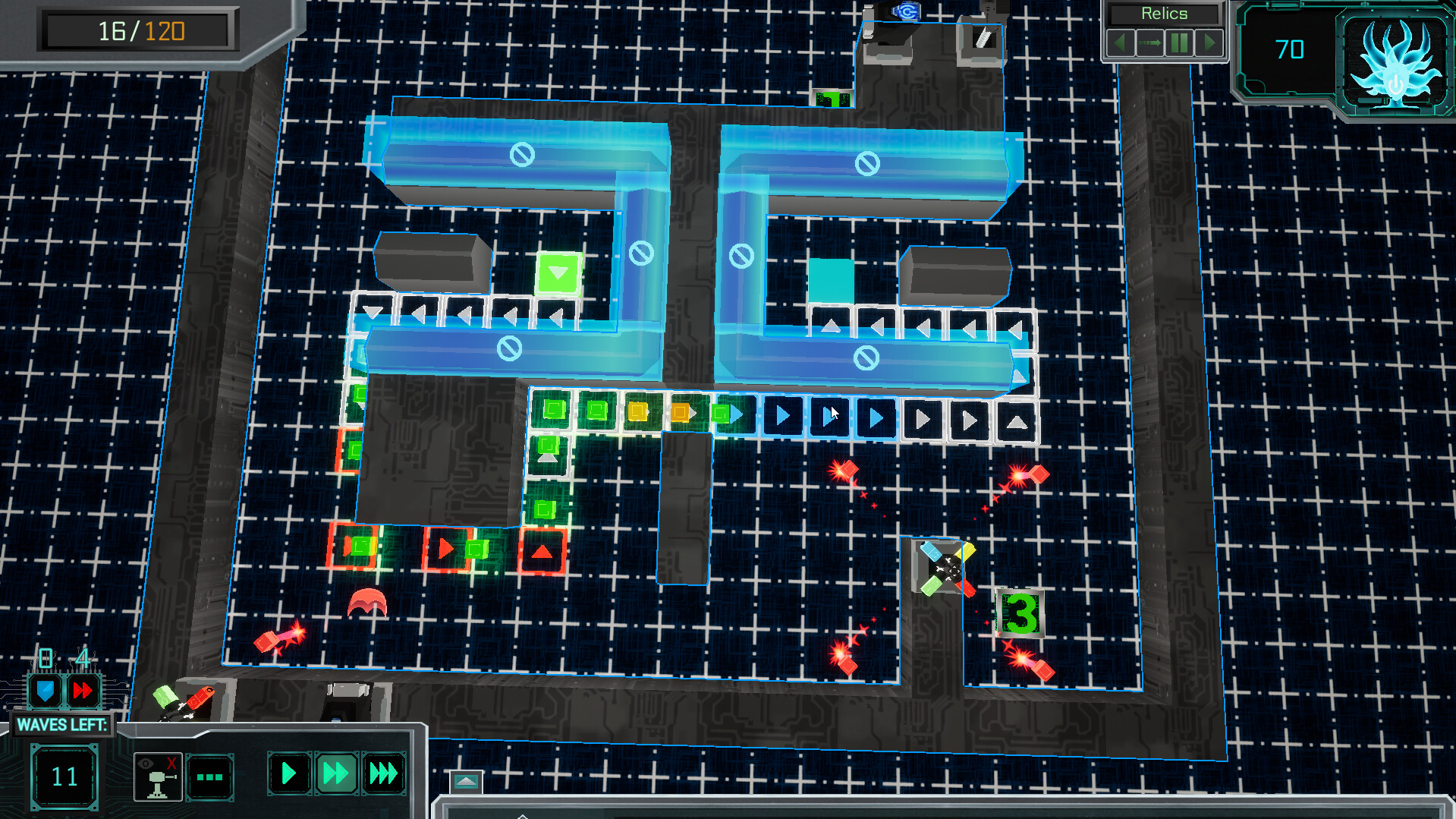Open the Relics panel header

pyautogui.click(x=1163, y=13)
